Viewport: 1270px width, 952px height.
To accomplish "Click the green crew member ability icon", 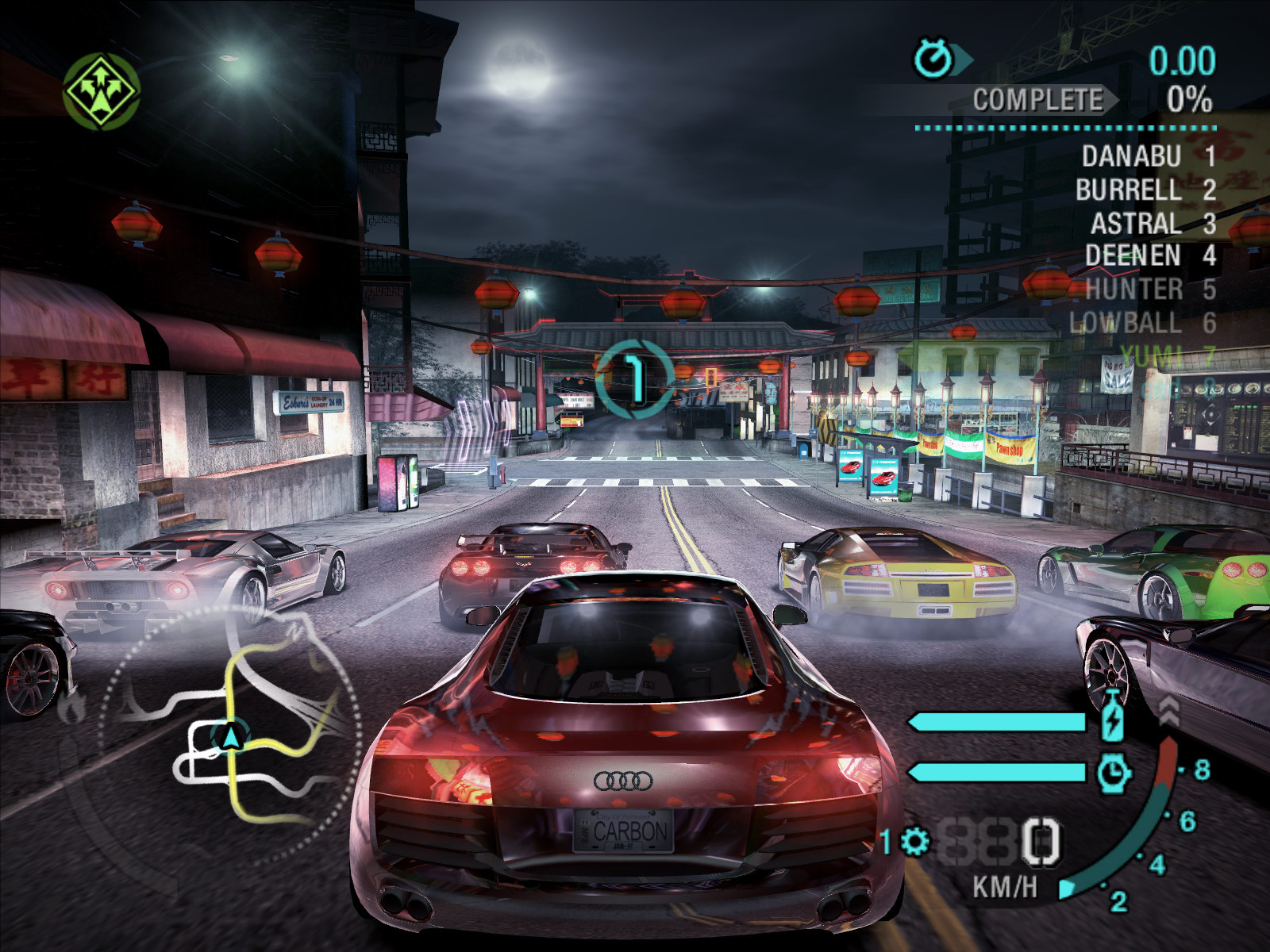I will pyautogui.click(x=102, y=90).
